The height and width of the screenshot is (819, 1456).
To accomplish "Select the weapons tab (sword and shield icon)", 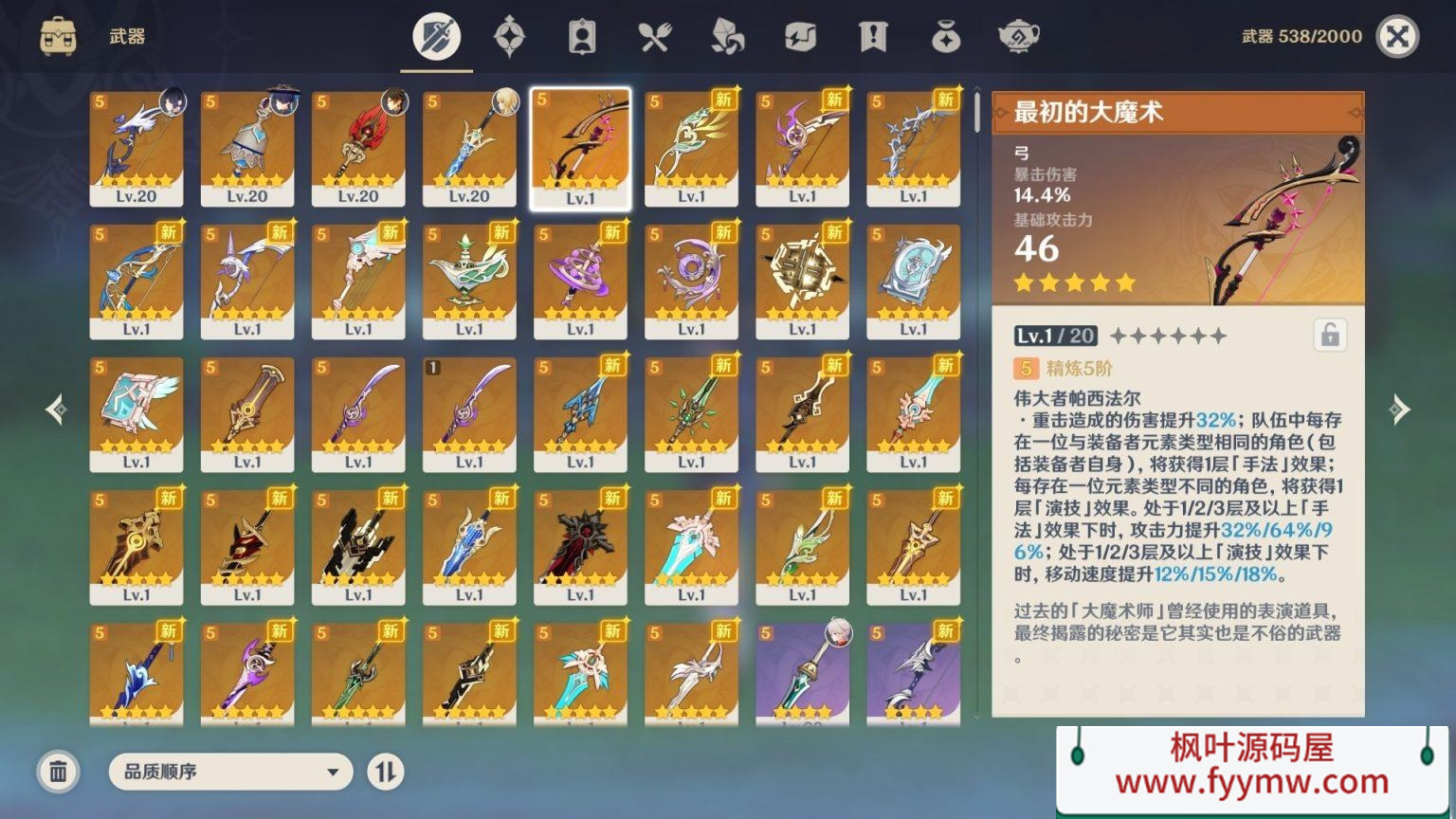I will click(434, 36).
